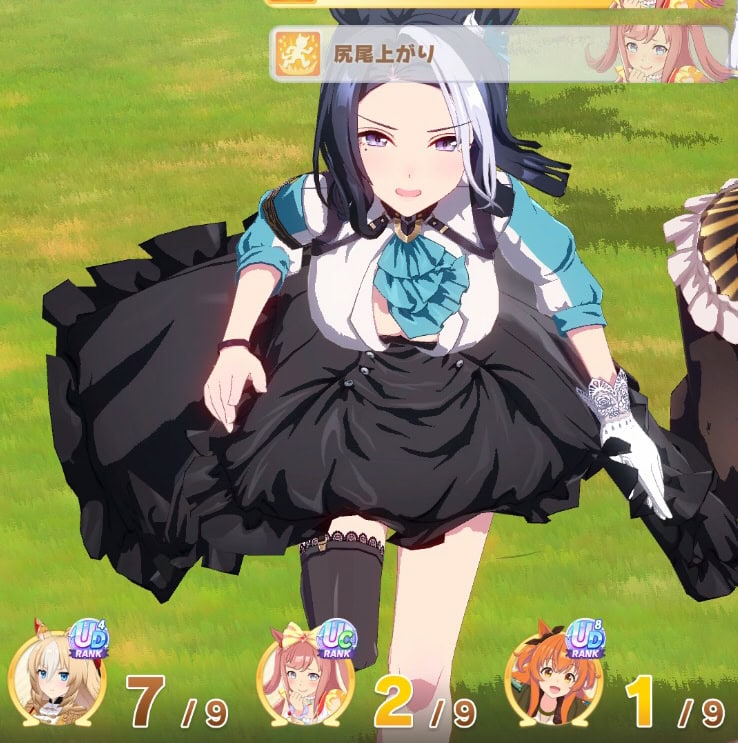
Task: Select the pink-haired racer portrait with yellow bow
Action: (305, 682)
